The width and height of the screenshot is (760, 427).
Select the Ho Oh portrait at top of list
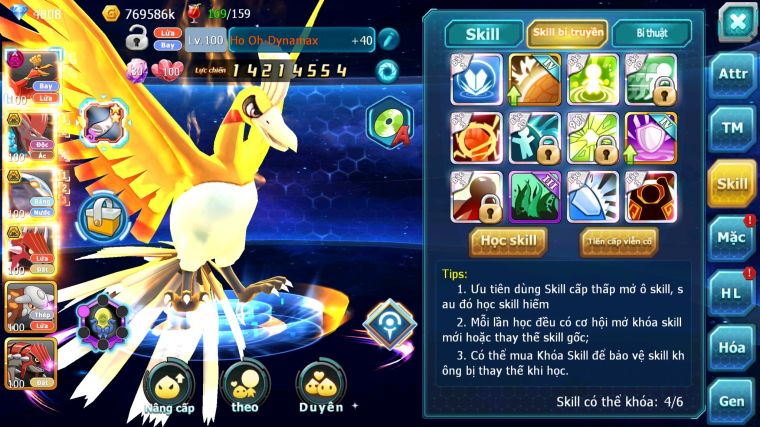pos(31,77)
